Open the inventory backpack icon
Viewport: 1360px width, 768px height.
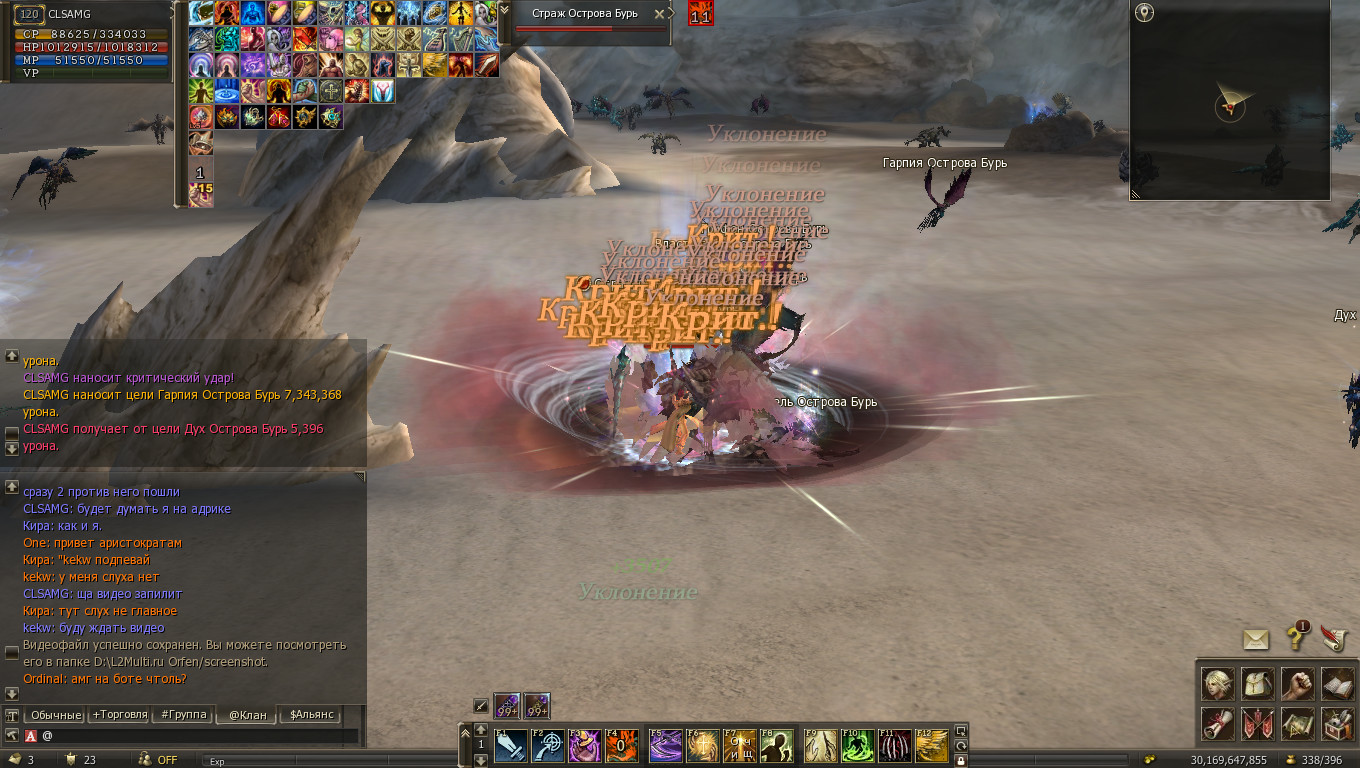1257,684
